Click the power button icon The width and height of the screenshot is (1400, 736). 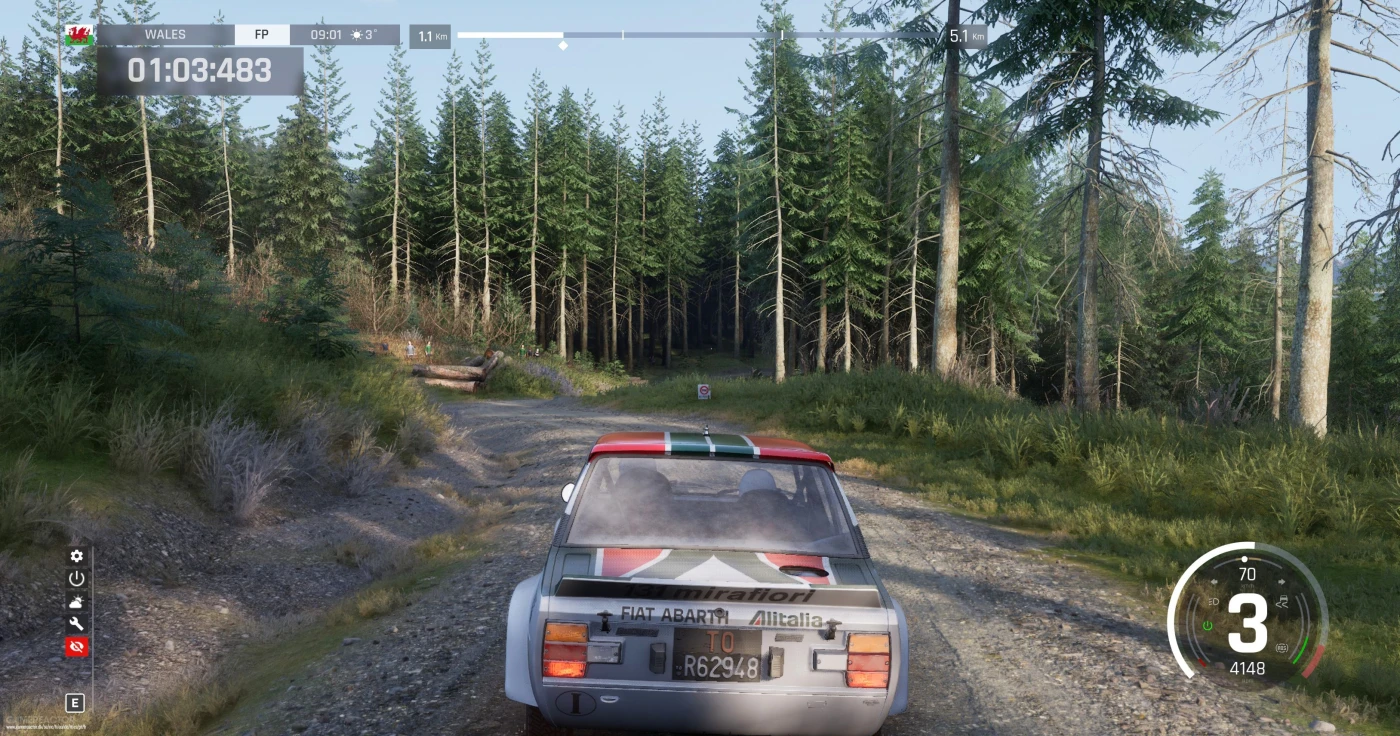pyautogui.click(x=77, y=579)
